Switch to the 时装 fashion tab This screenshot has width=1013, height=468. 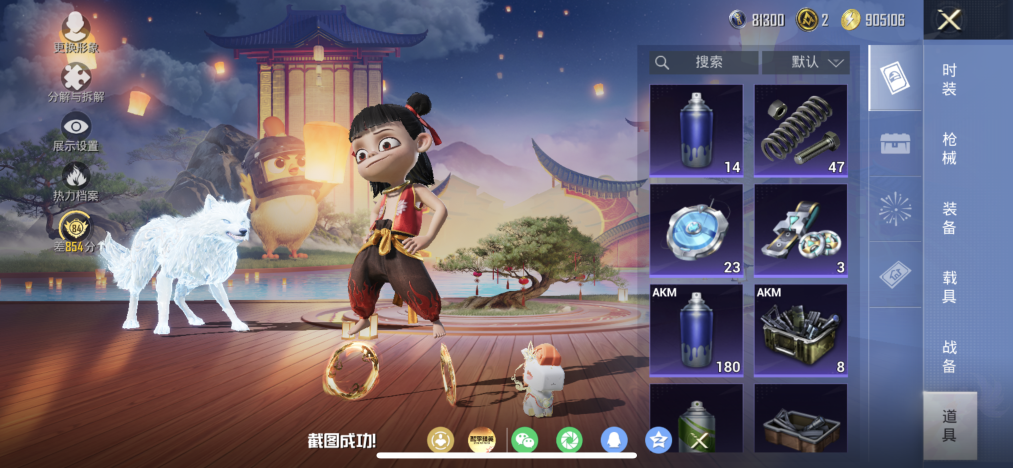[949, 79]
